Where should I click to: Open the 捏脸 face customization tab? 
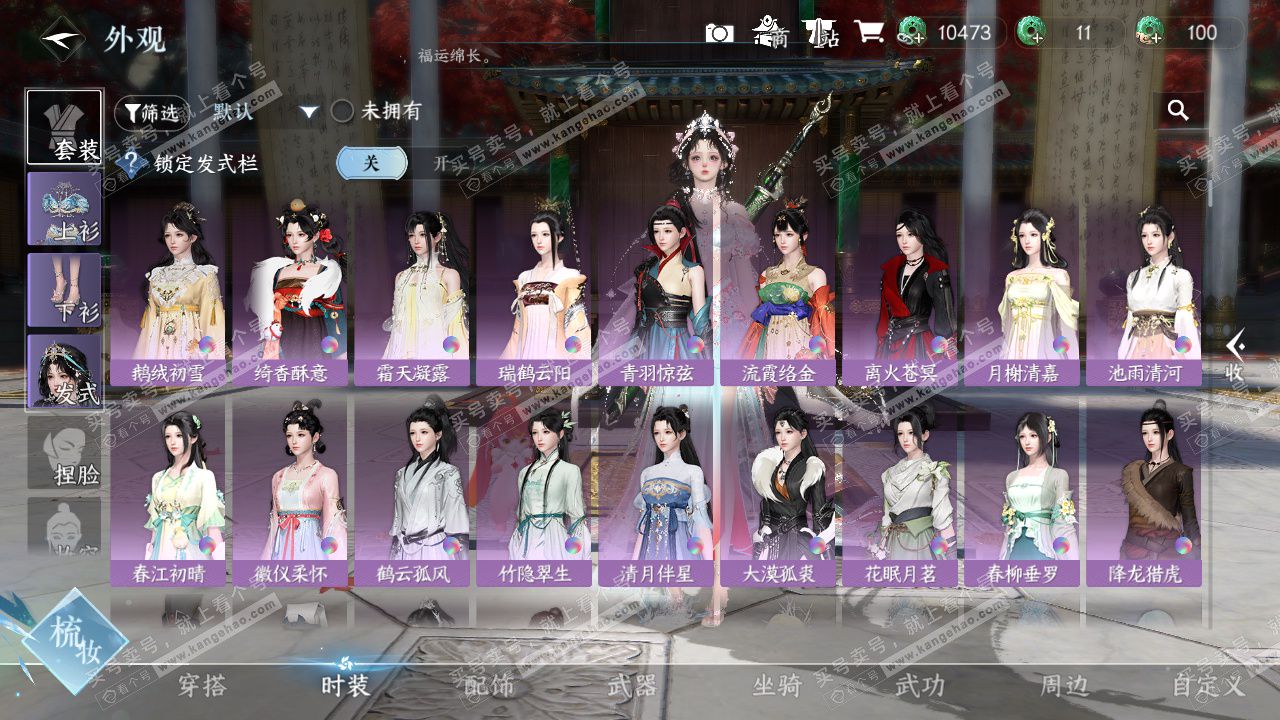coord(64,452)
